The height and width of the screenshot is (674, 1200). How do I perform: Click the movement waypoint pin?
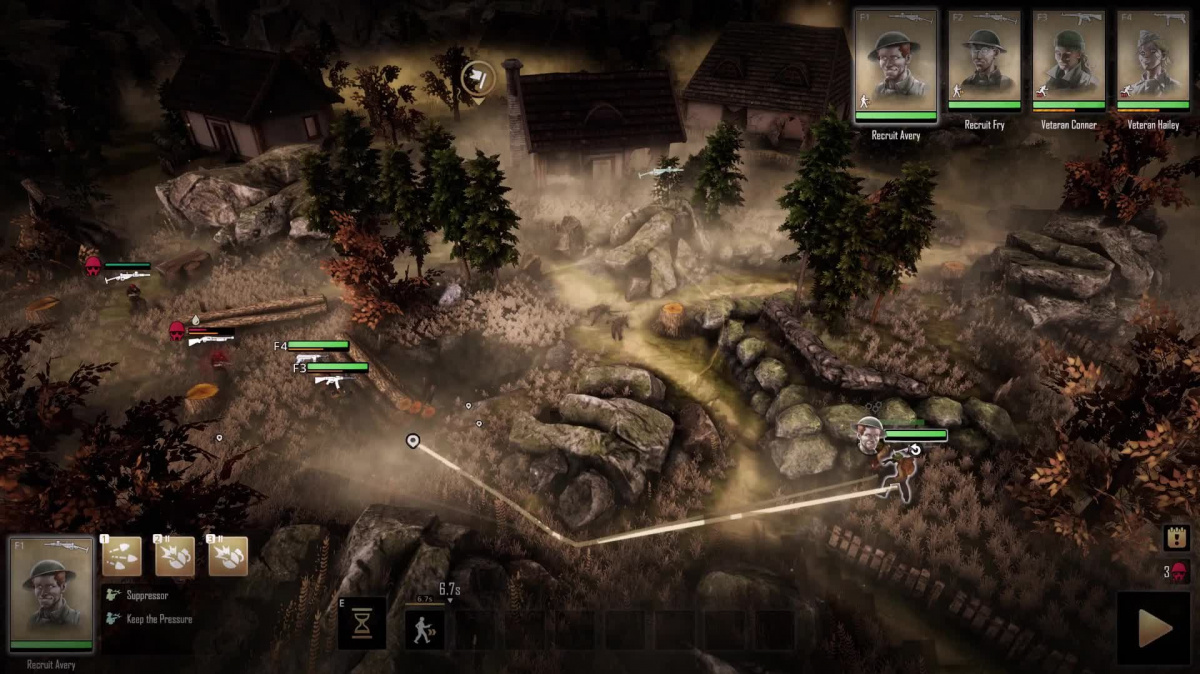coord(413,440)
